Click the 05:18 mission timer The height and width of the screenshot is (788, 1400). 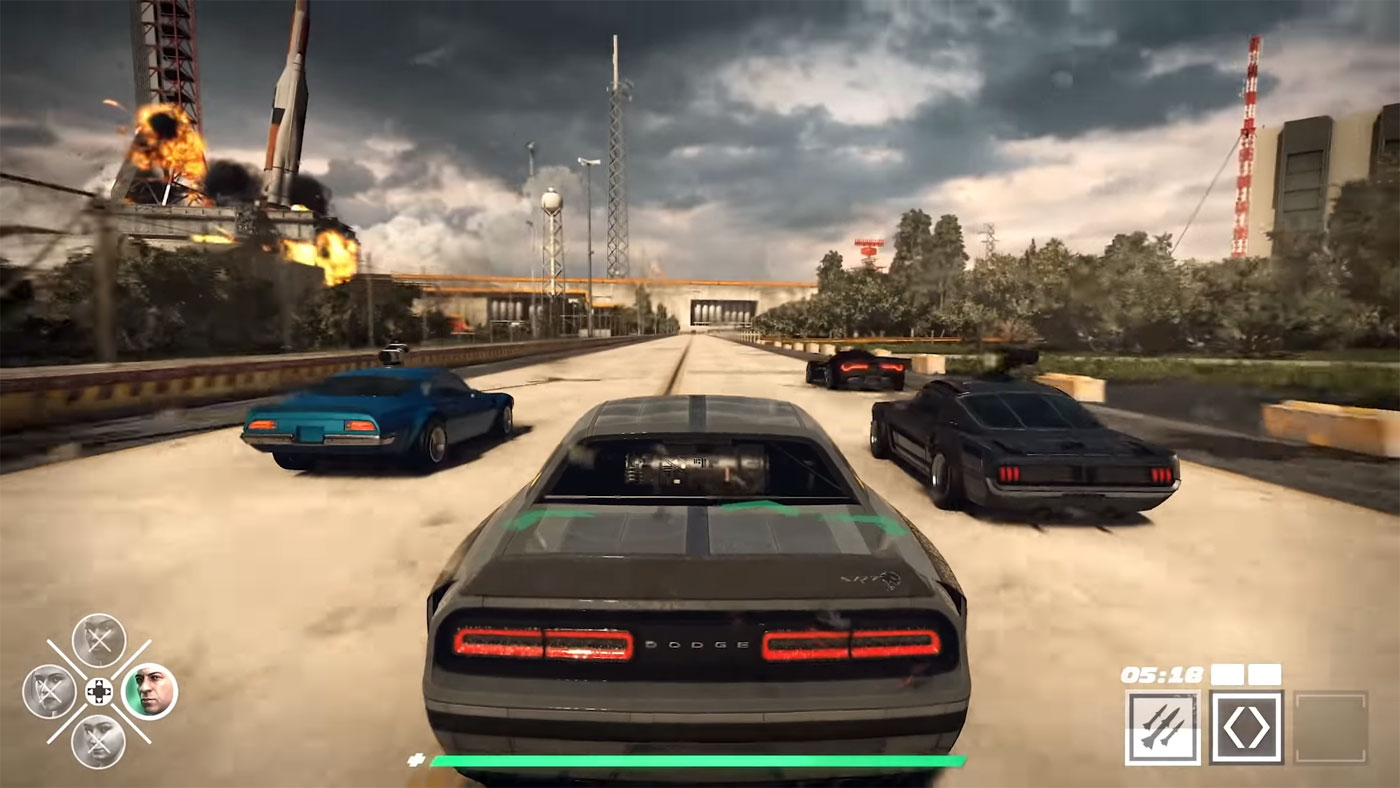pos(1162,673)
